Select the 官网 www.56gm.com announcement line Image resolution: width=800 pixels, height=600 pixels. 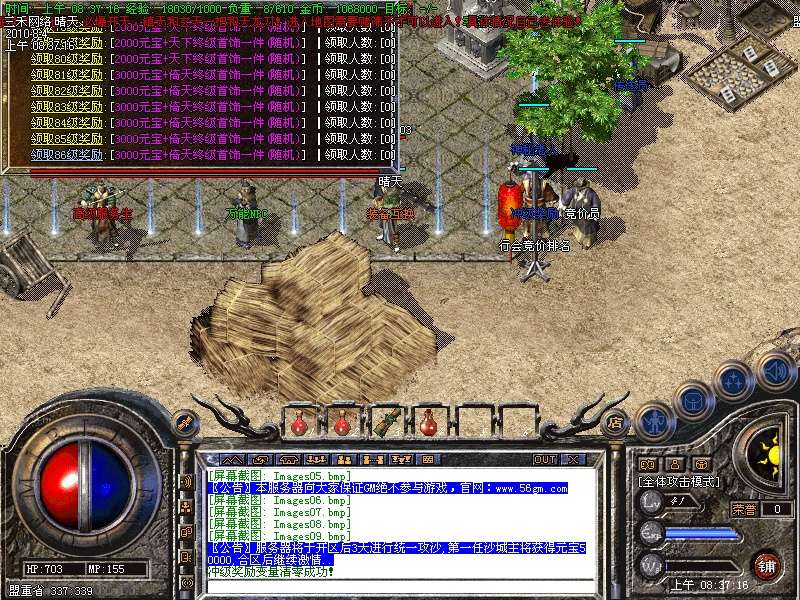click(x=388, y=489)
